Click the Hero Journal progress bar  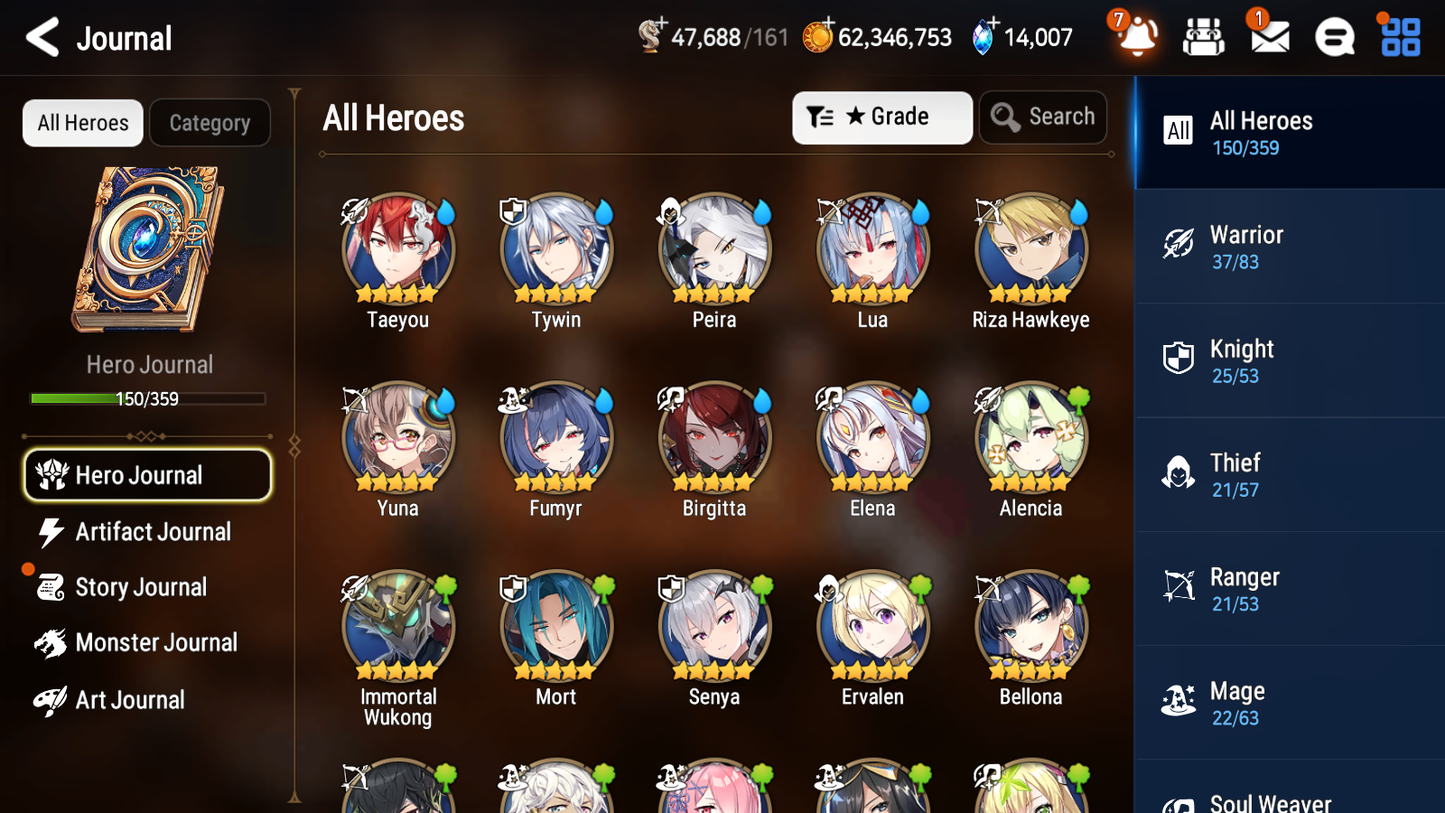coord(149,398)
